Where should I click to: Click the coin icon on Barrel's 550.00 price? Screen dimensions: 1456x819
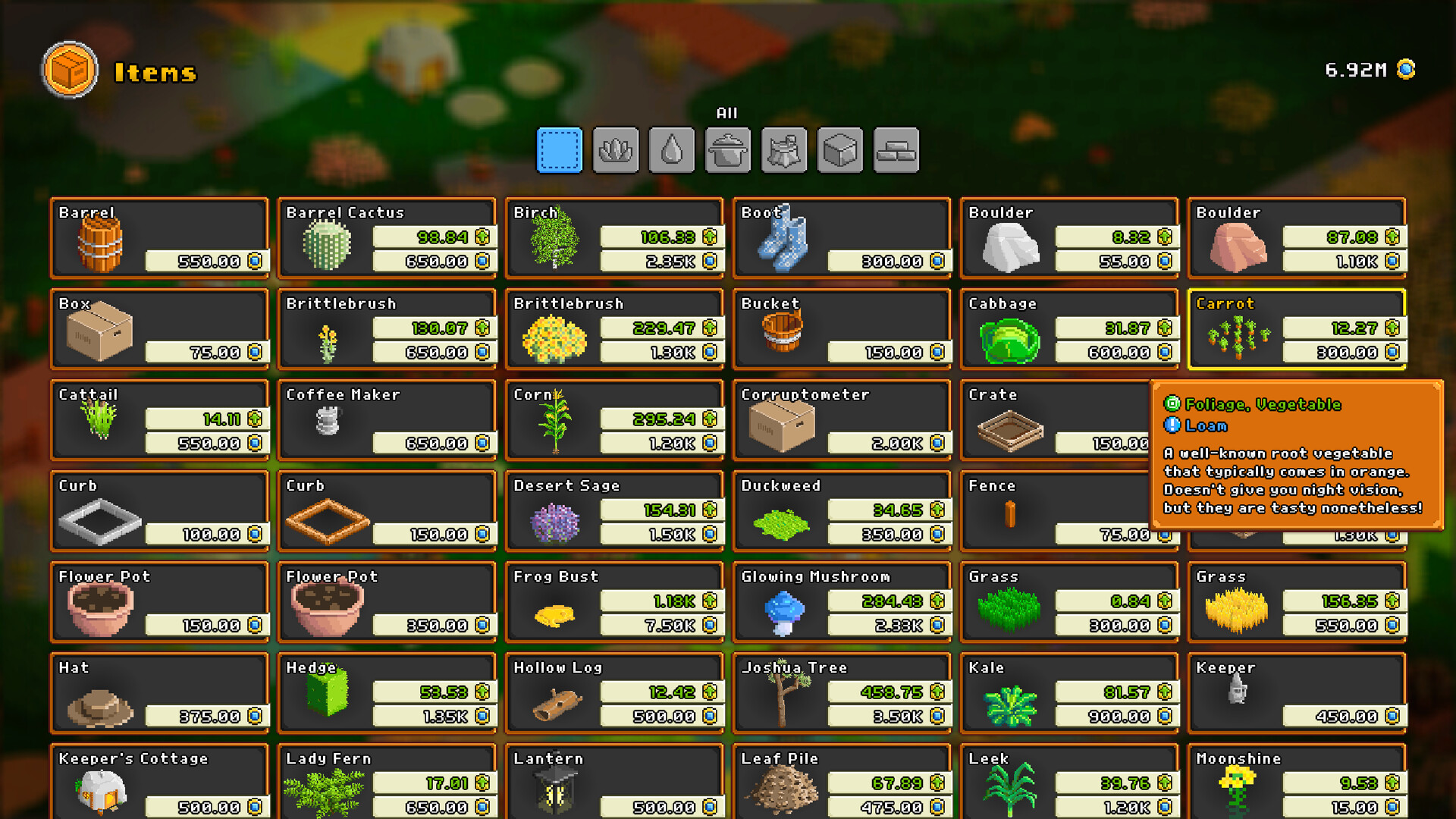coord(254,262)
